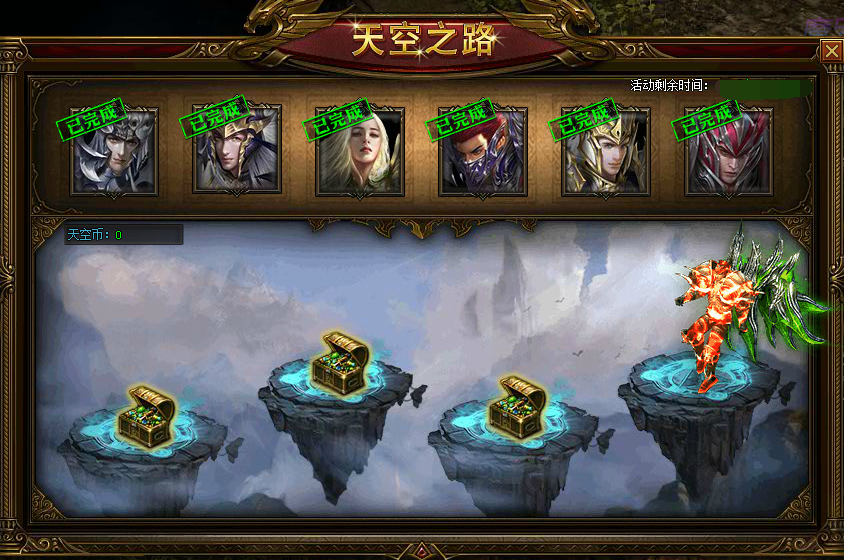The image size is (844, 560).
Task: Pick the purple-masked red-haired portrait
Action: click(x=483, y=152)
